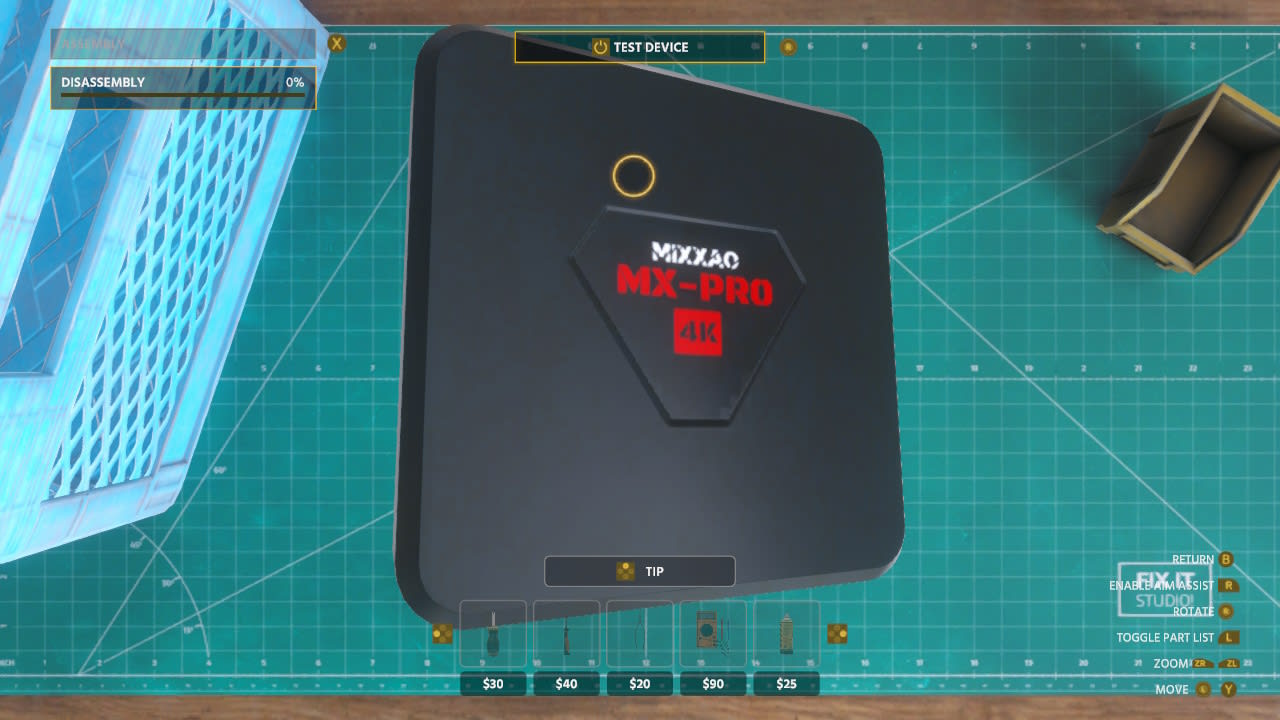Select the screwdriver tool priced $30
Screen dimensions: 1280x720
[x=493, y=636]
